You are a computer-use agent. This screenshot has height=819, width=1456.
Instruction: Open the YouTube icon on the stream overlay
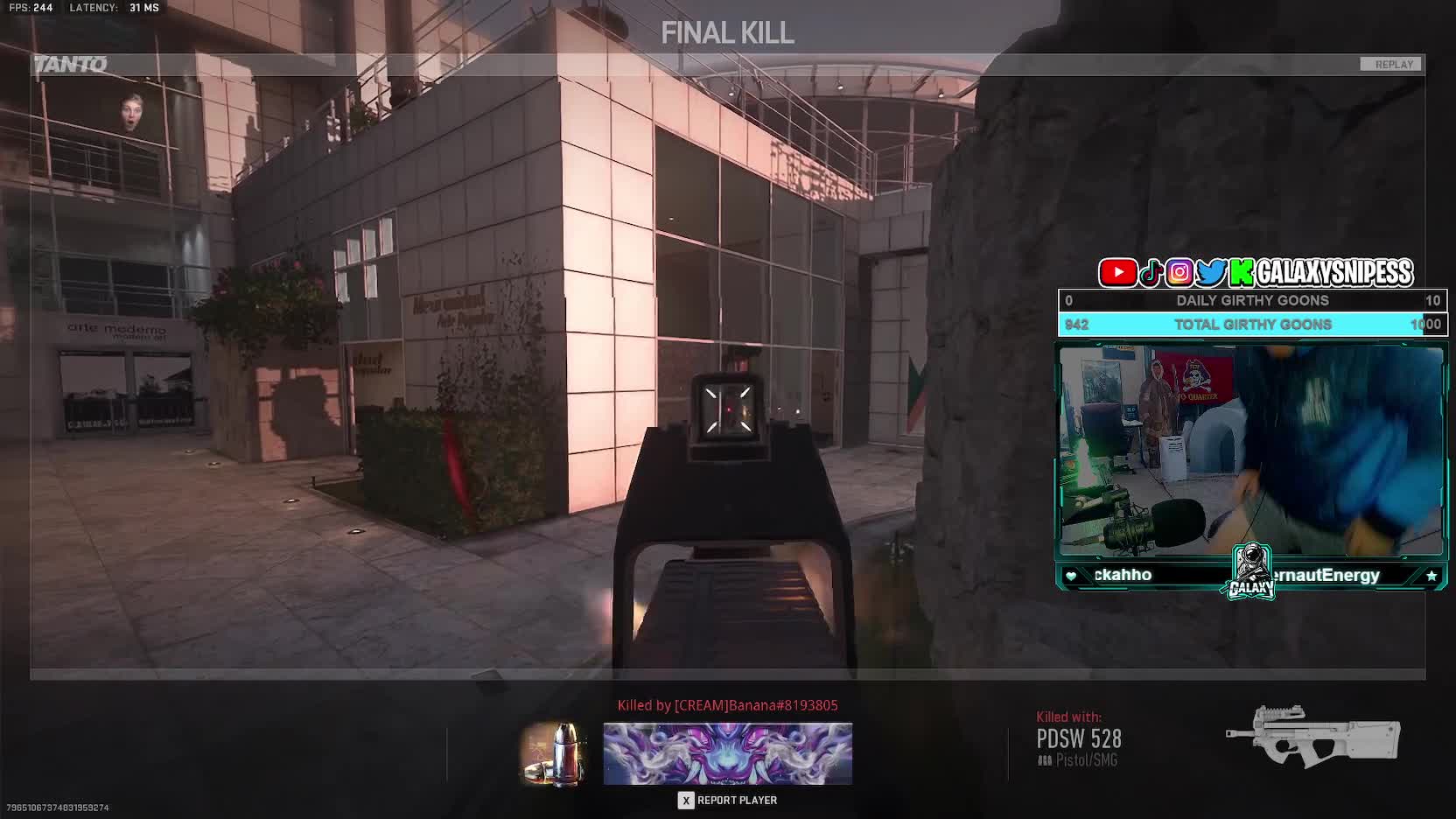pyautogui.click(x=1117, y=273)
